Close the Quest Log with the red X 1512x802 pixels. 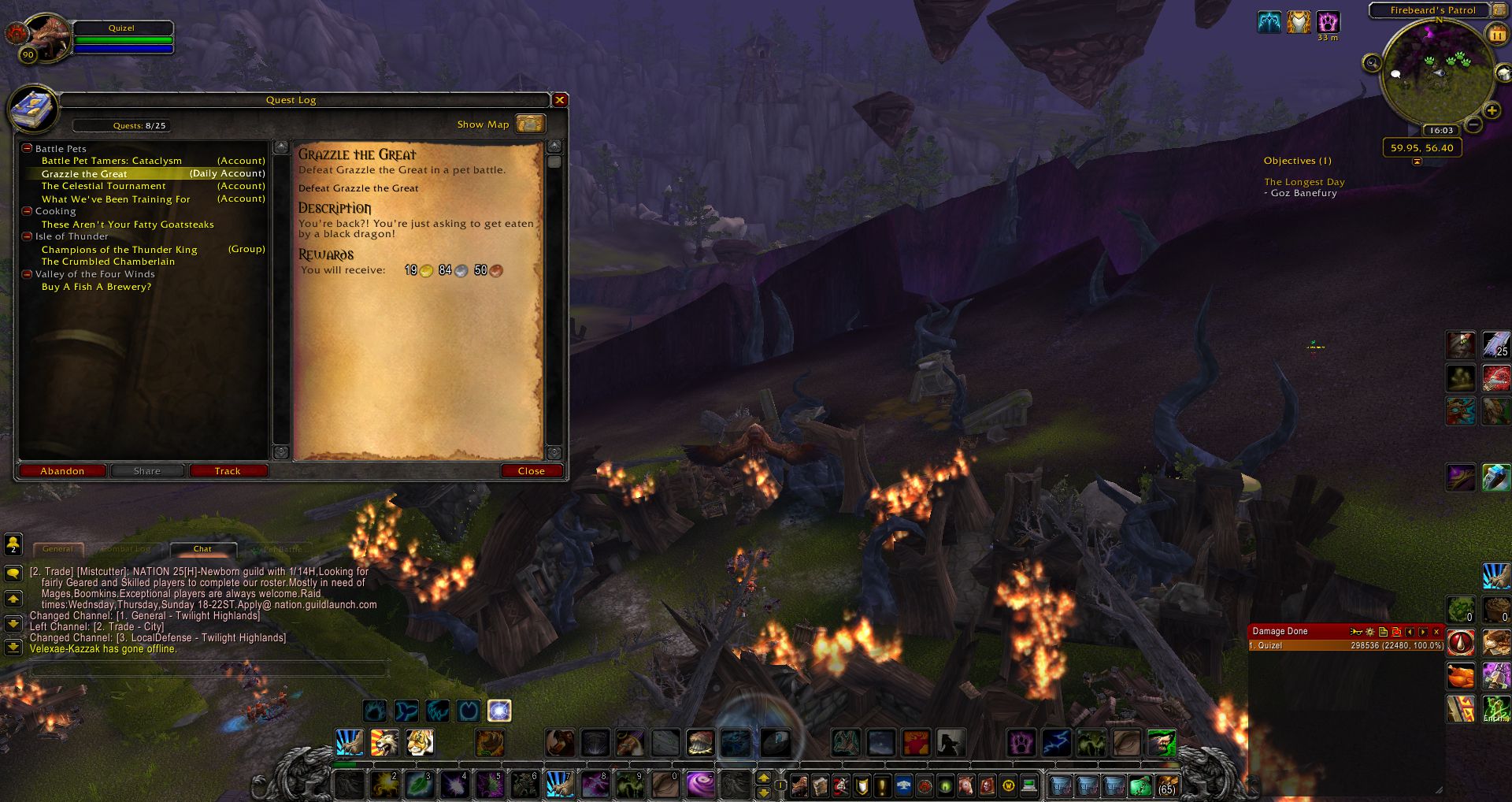560,100
